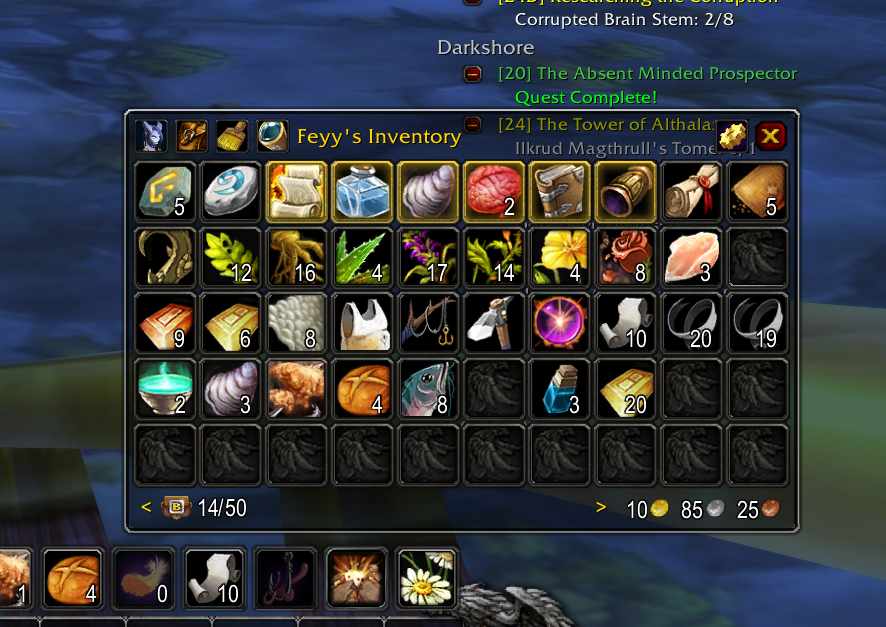Select the wilted rose herb stack of eight
The width and height of the screenshot is (886, 627).
tap(624, 257)
